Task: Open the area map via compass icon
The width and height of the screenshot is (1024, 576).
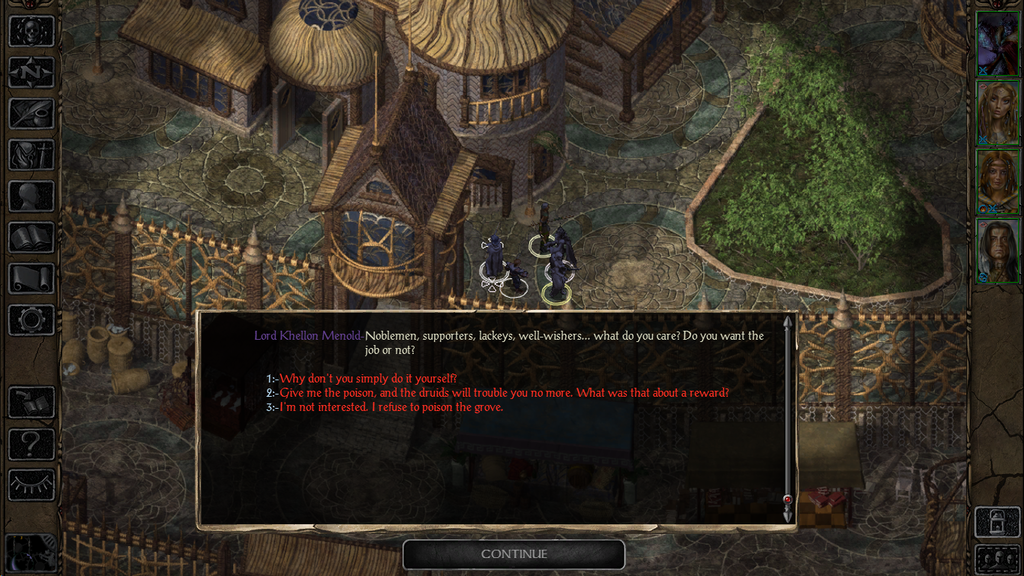Action: click(x=31, y=72)
